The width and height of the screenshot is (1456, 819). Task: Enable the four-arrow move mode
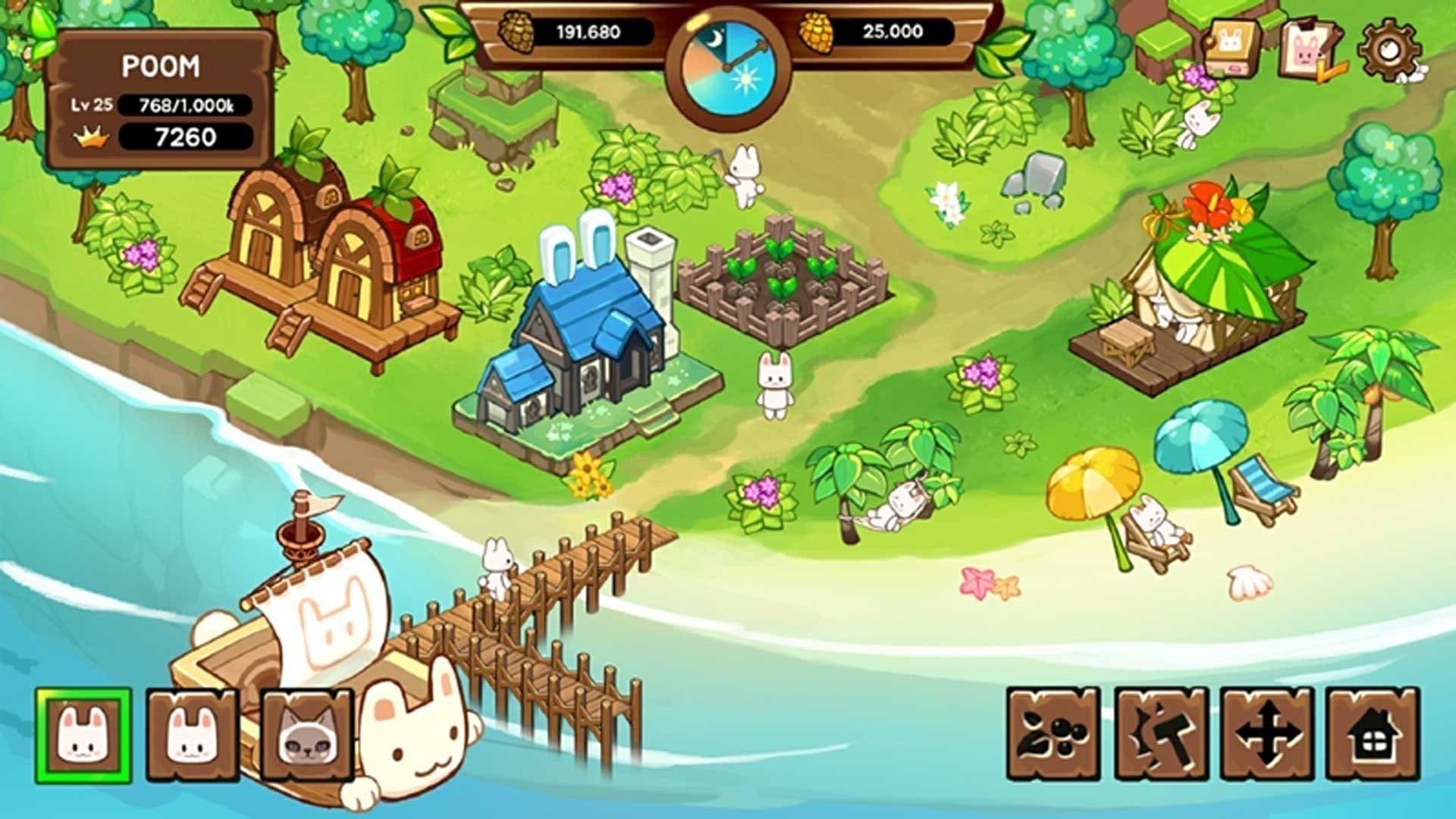(1266, 734)
